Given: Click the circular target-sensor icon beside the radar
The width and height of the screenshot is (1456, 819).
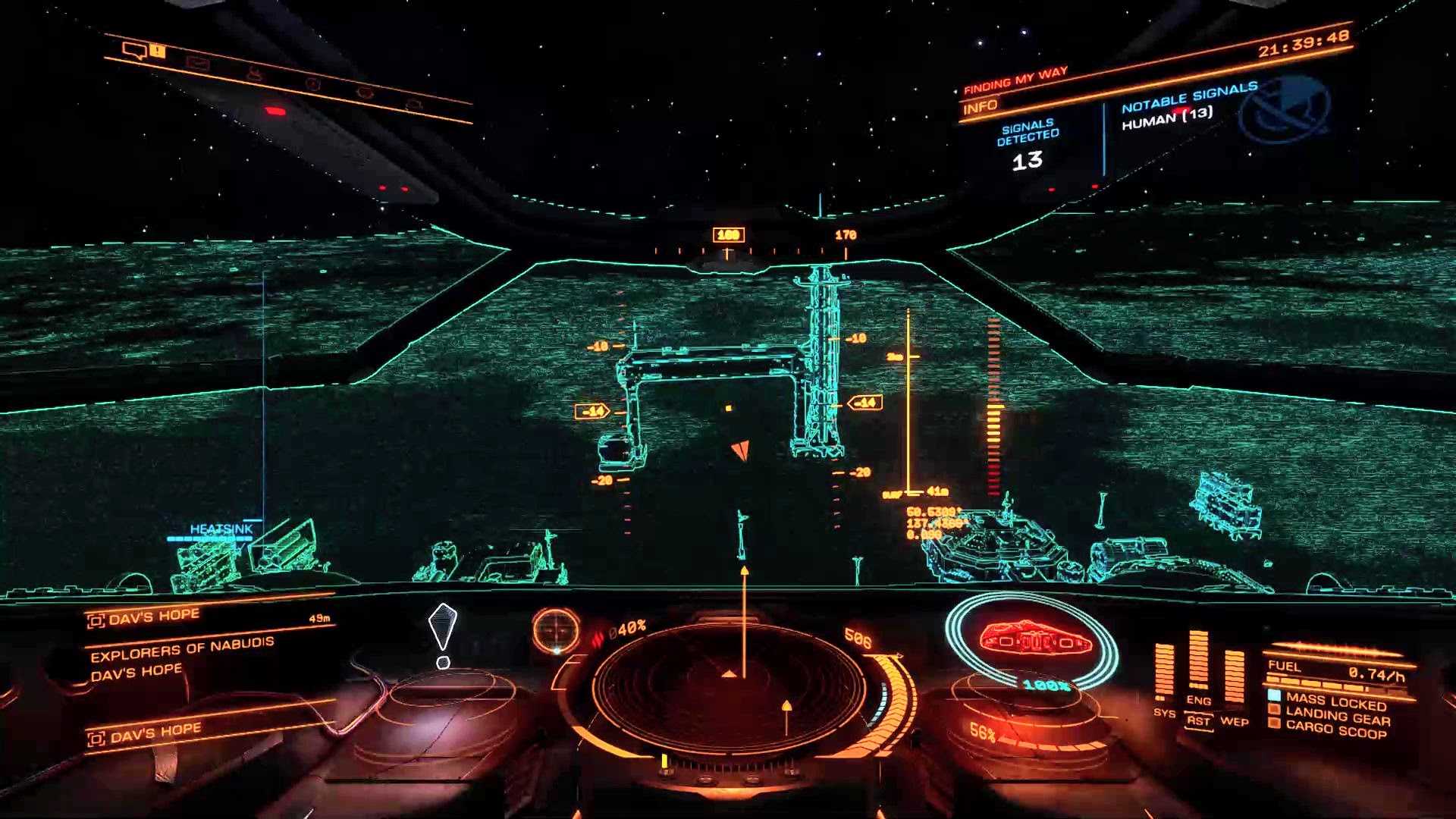Looking at the screenshot, I should pyautogui.click(x=556, y=629).
